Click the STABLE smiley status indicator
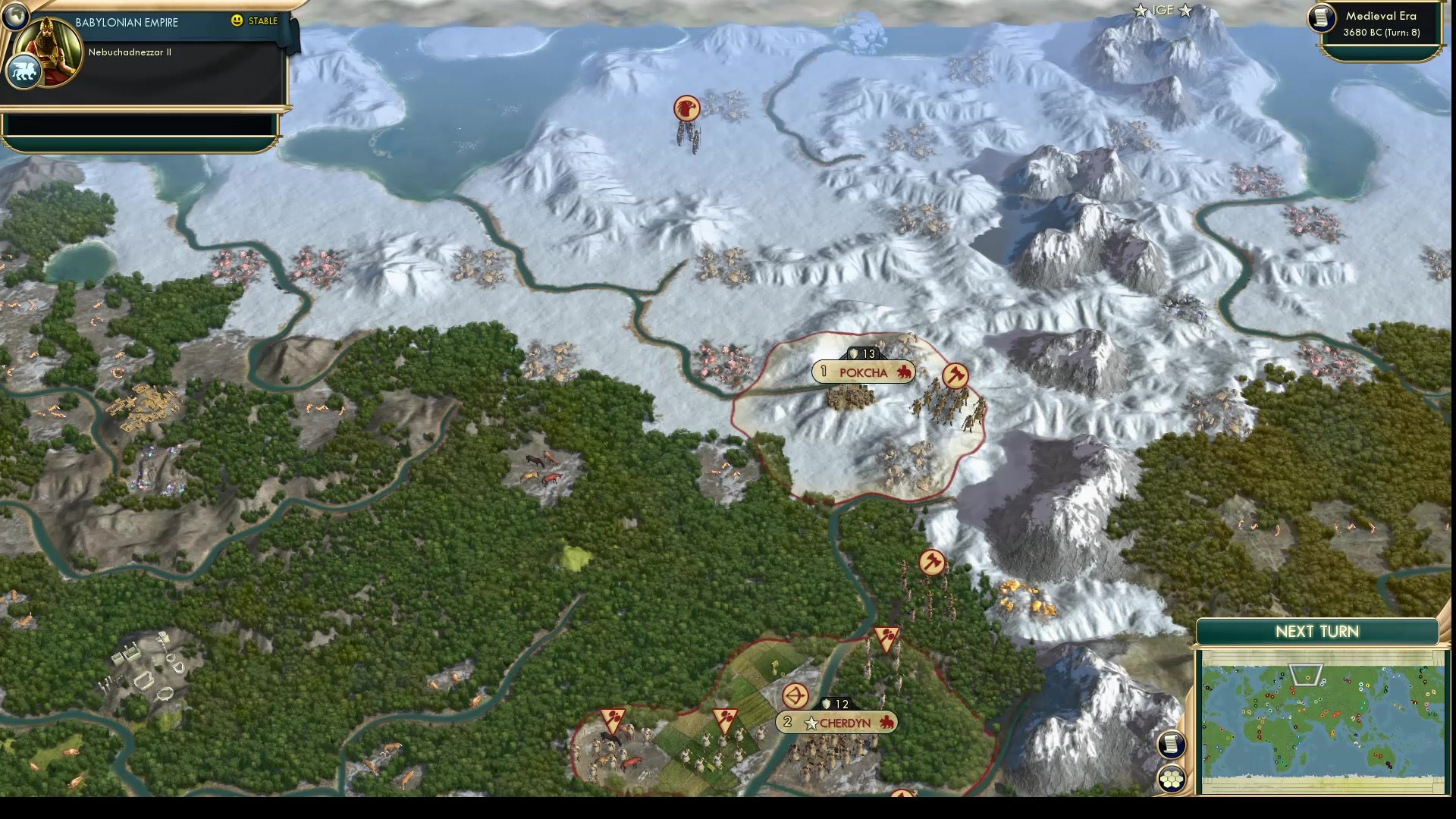This screenshot has height=819, width=1456. 239,22
